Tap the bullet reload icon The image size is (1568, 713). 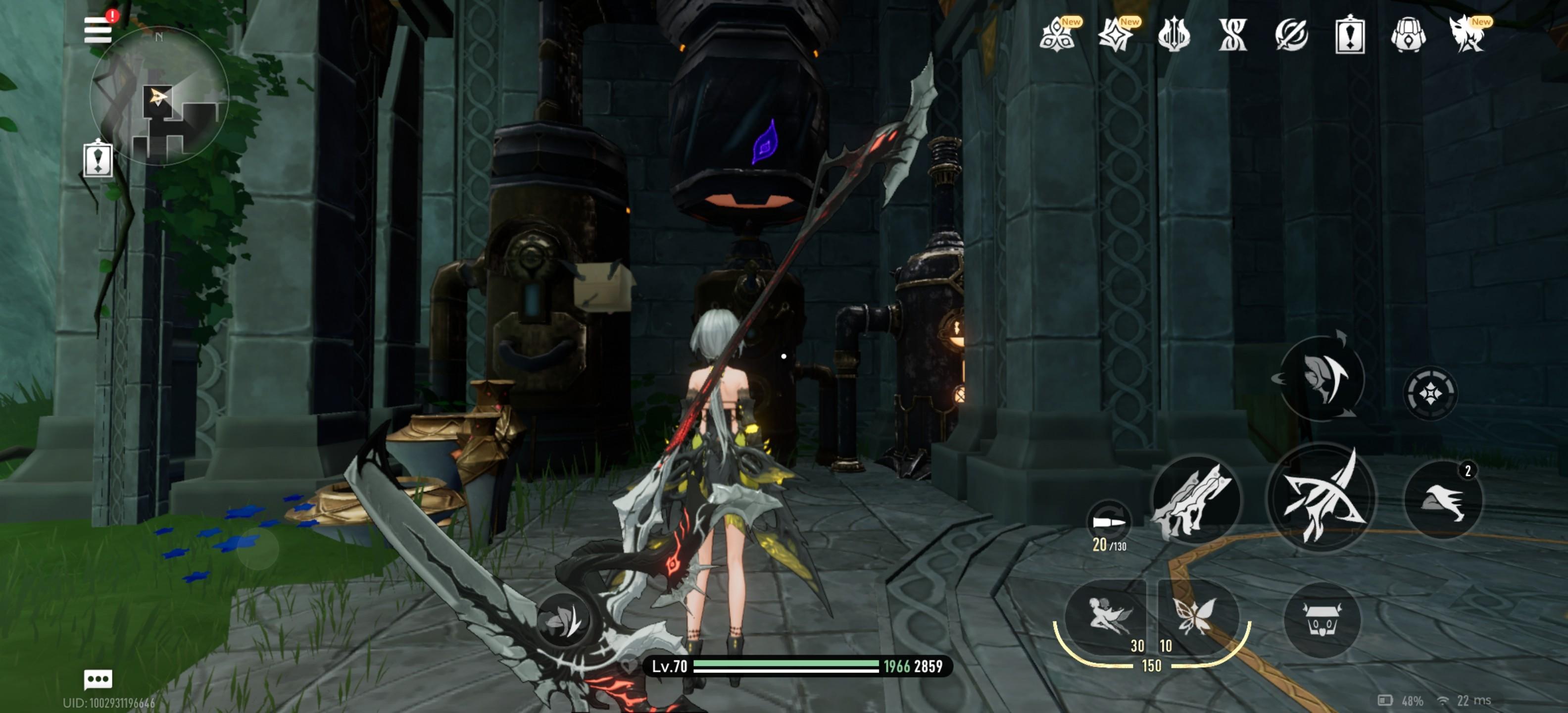tap(1108, 522)
